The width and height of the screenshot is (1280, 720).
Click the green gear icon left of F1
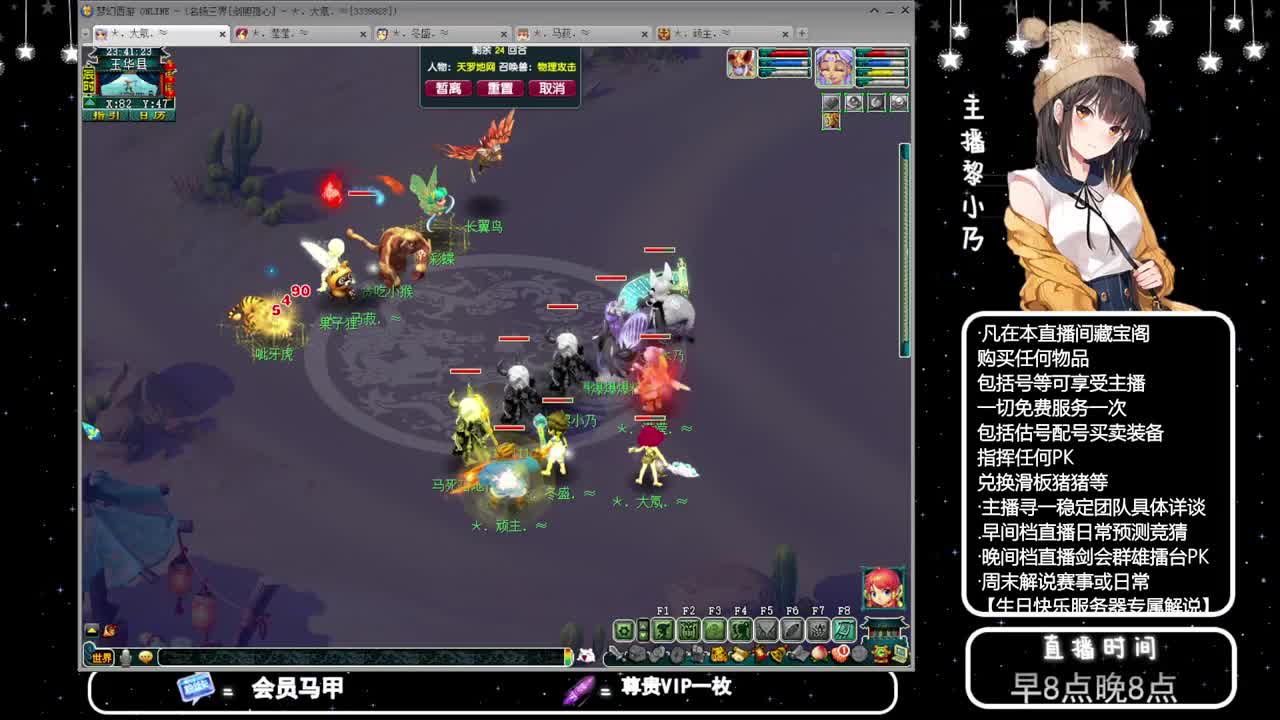[624, 629]
